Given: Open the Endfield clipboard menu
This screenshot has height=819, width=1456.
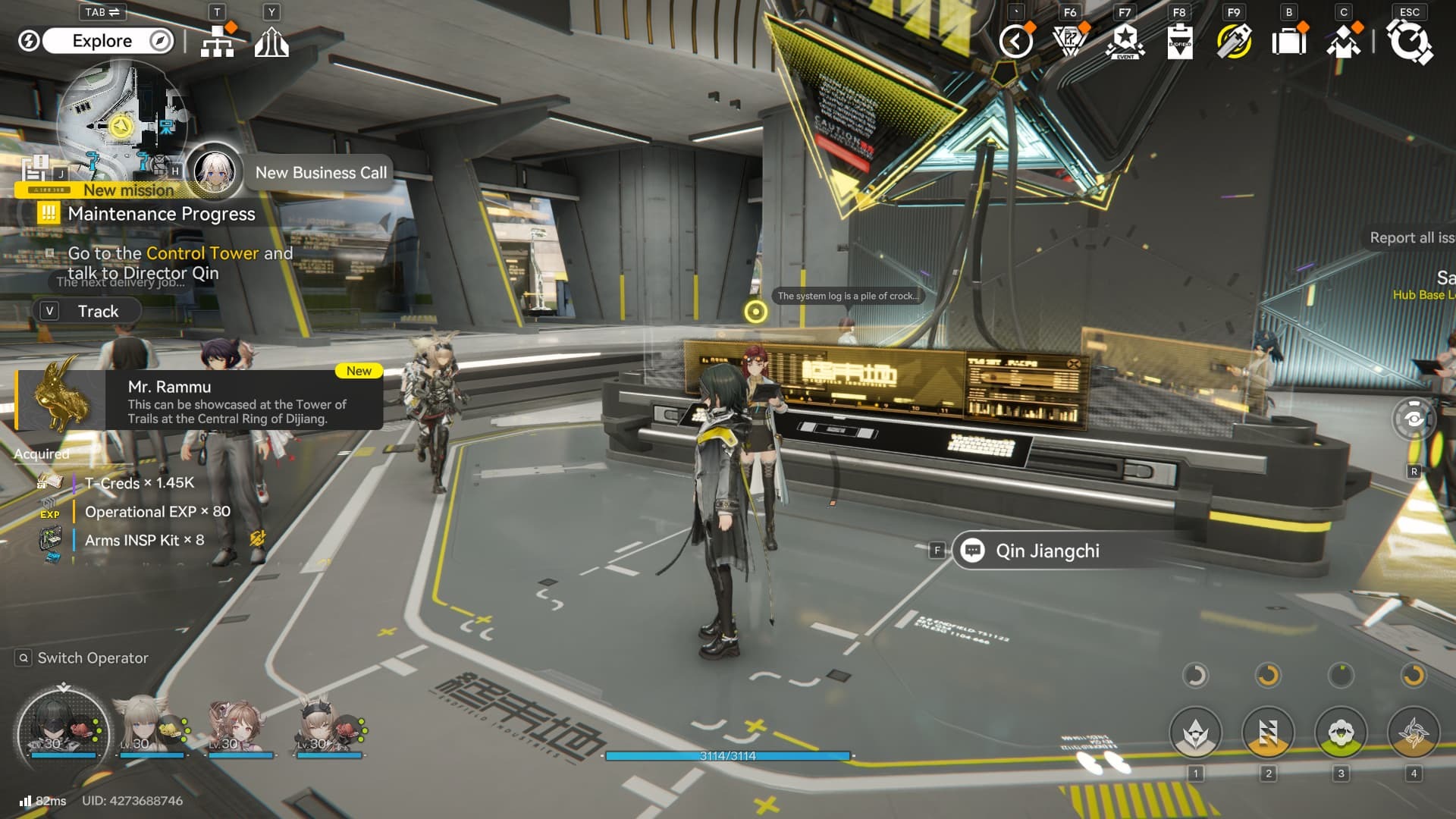Looking at the screenshot, I should point(1179,41).
